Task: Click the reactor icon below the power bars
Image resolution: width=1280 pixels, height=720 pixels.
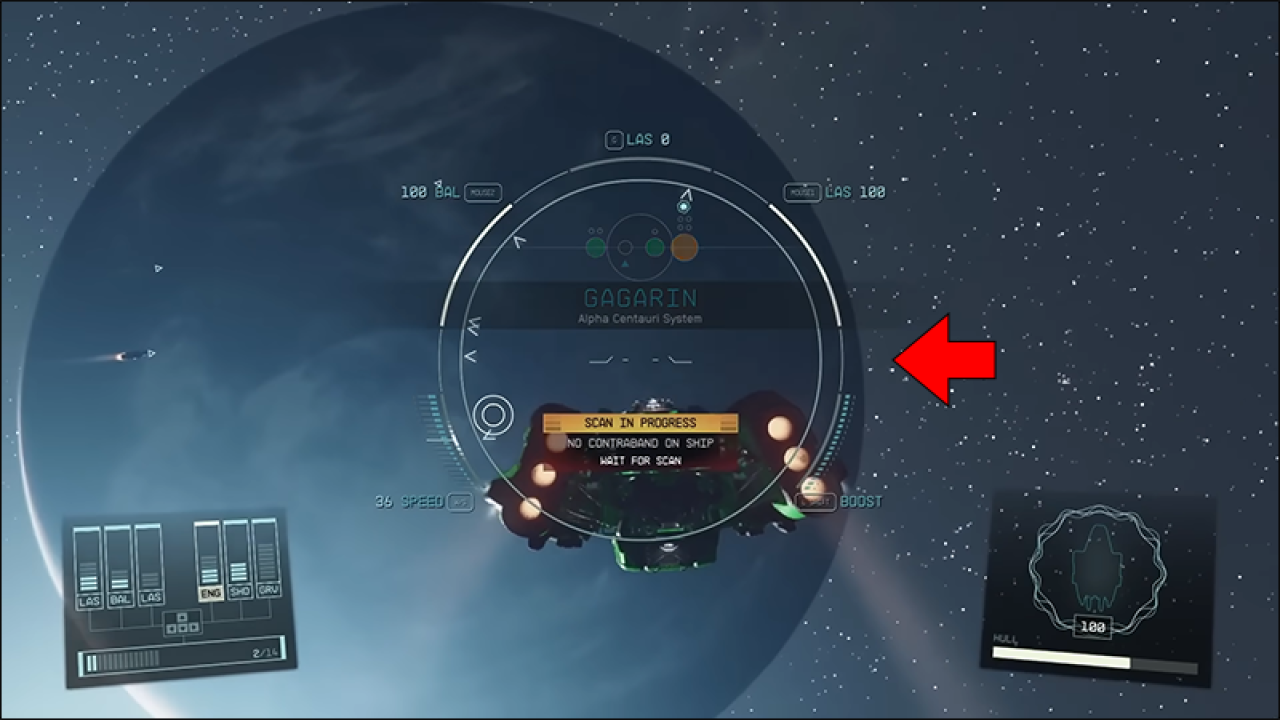Action: [182, 622]
